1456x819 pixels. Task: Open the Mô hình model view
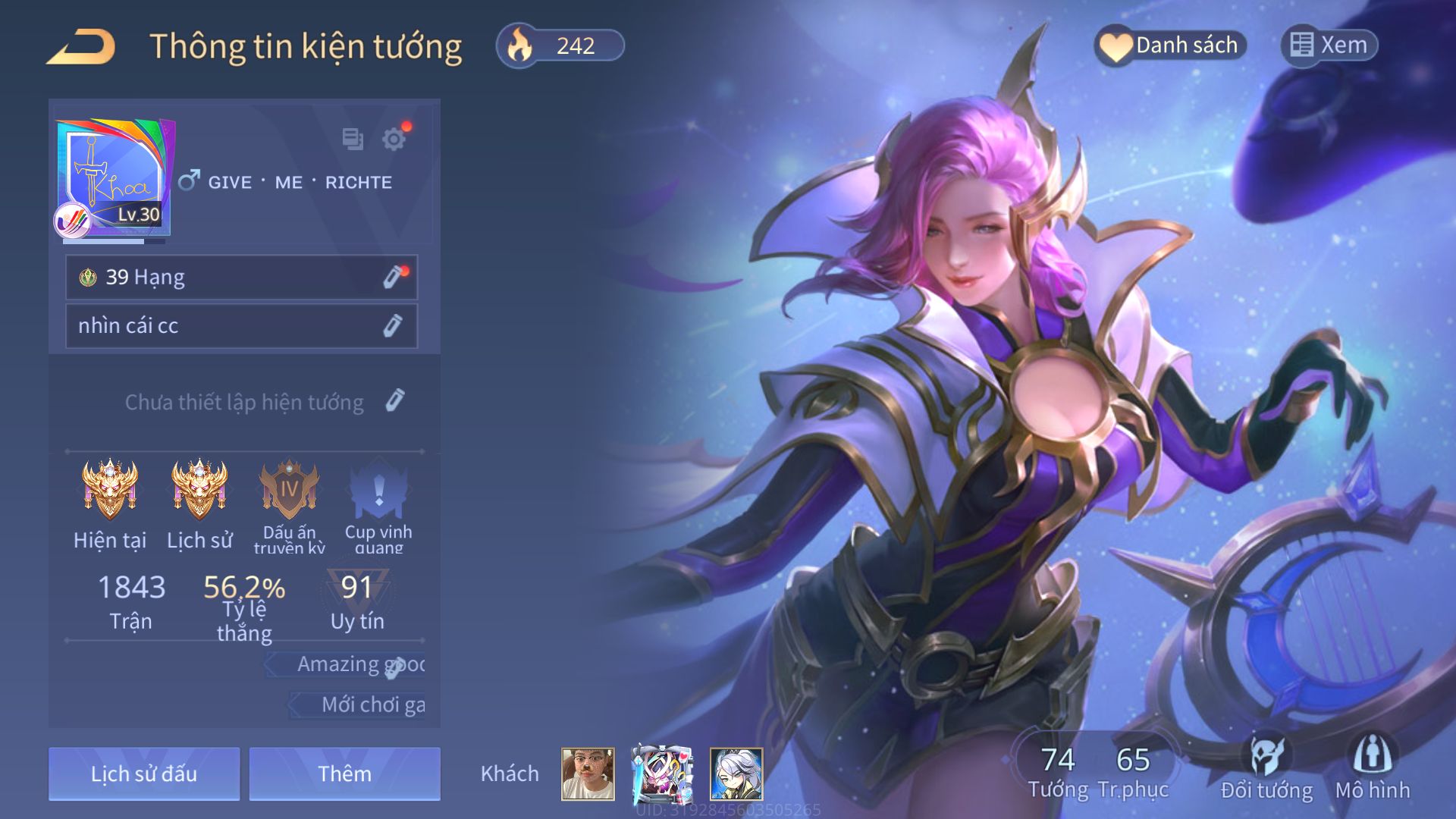pyautogui.click(x=1373, y=767)
